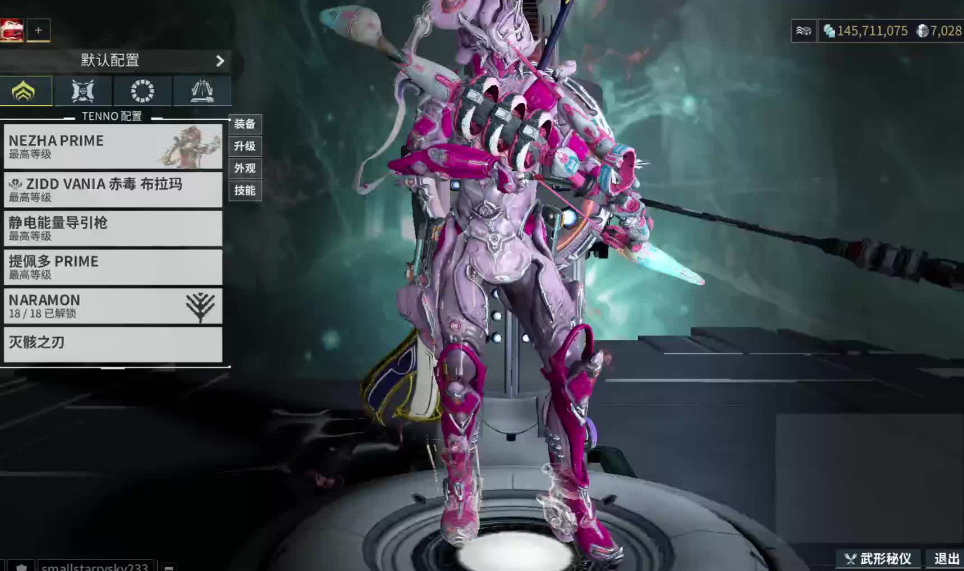The width and height of the screenshot is (964, 571).
Task: Choose the ZIDD VANIA primary weapon slot
Action: [113, 189]
